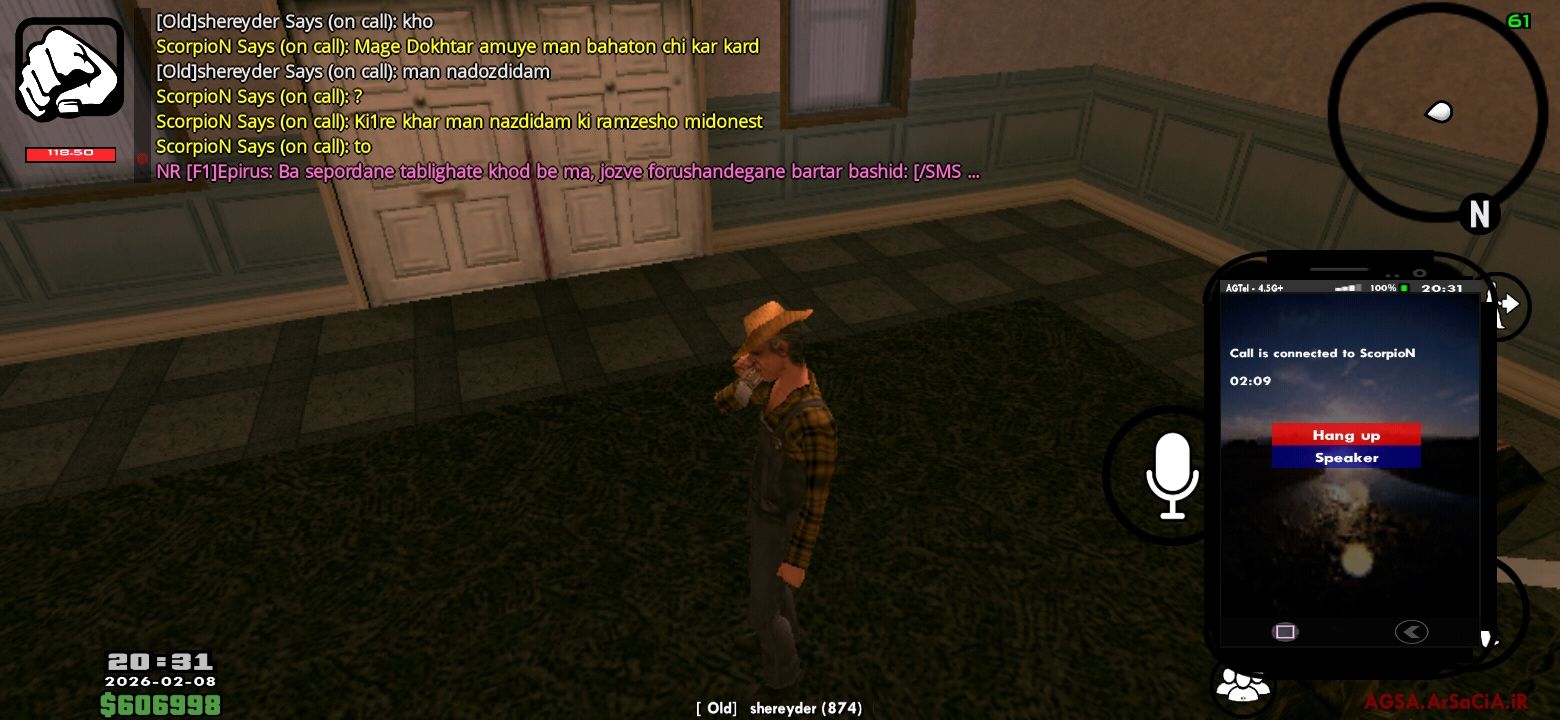Tap the north marker on the radar compass
Image resolution: width=1560 pixels, height=720 pixels.
(1478, 214)
